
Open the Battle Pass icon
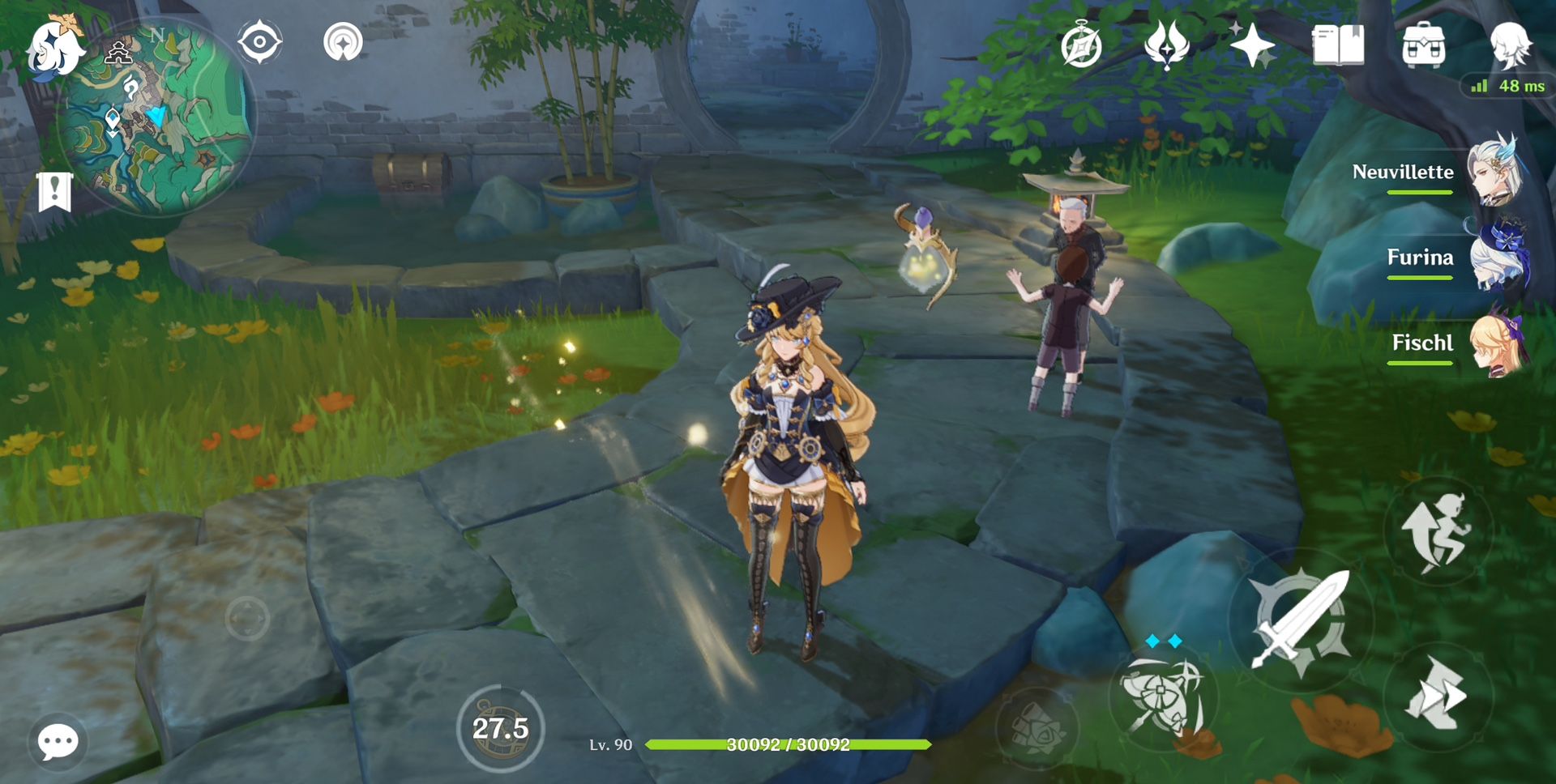(x=1167, y=45)
